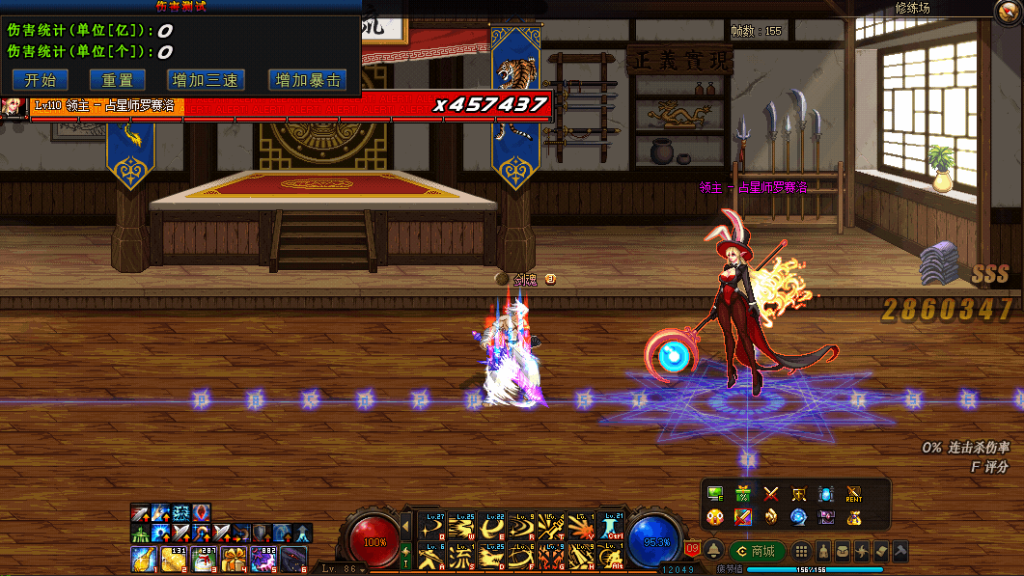Use the yellow potion in quick slot 1
Screen dimensions: 1024x576
143,558
